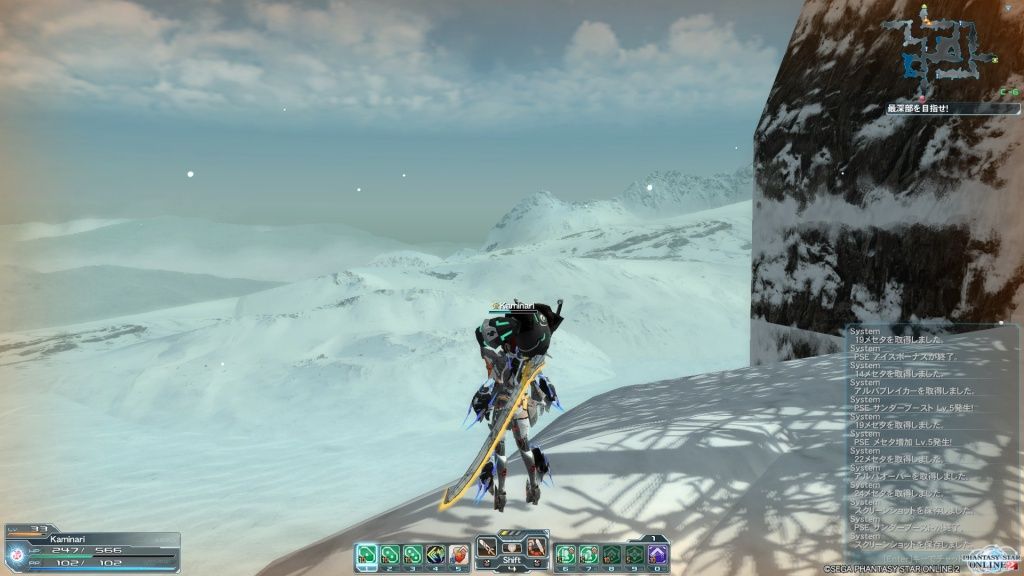Screen dimensions: 1024x576
Task: Activate the purple chevron skill in slot 0
Action: click(658, 553)
